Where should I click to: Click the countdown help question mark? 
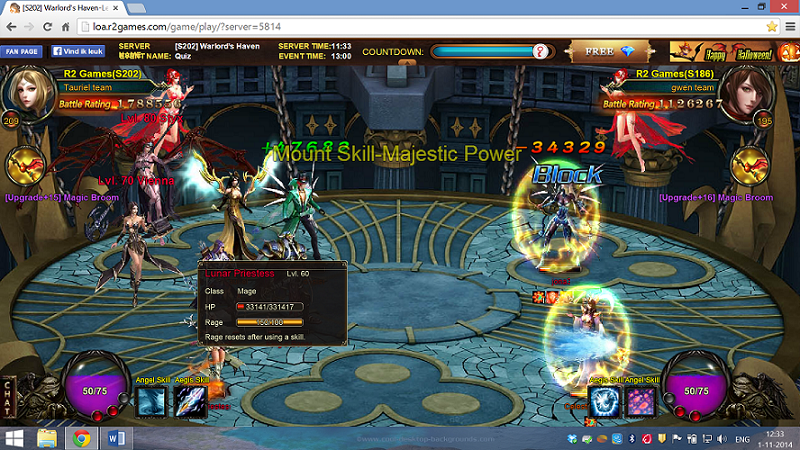[540, 50]
